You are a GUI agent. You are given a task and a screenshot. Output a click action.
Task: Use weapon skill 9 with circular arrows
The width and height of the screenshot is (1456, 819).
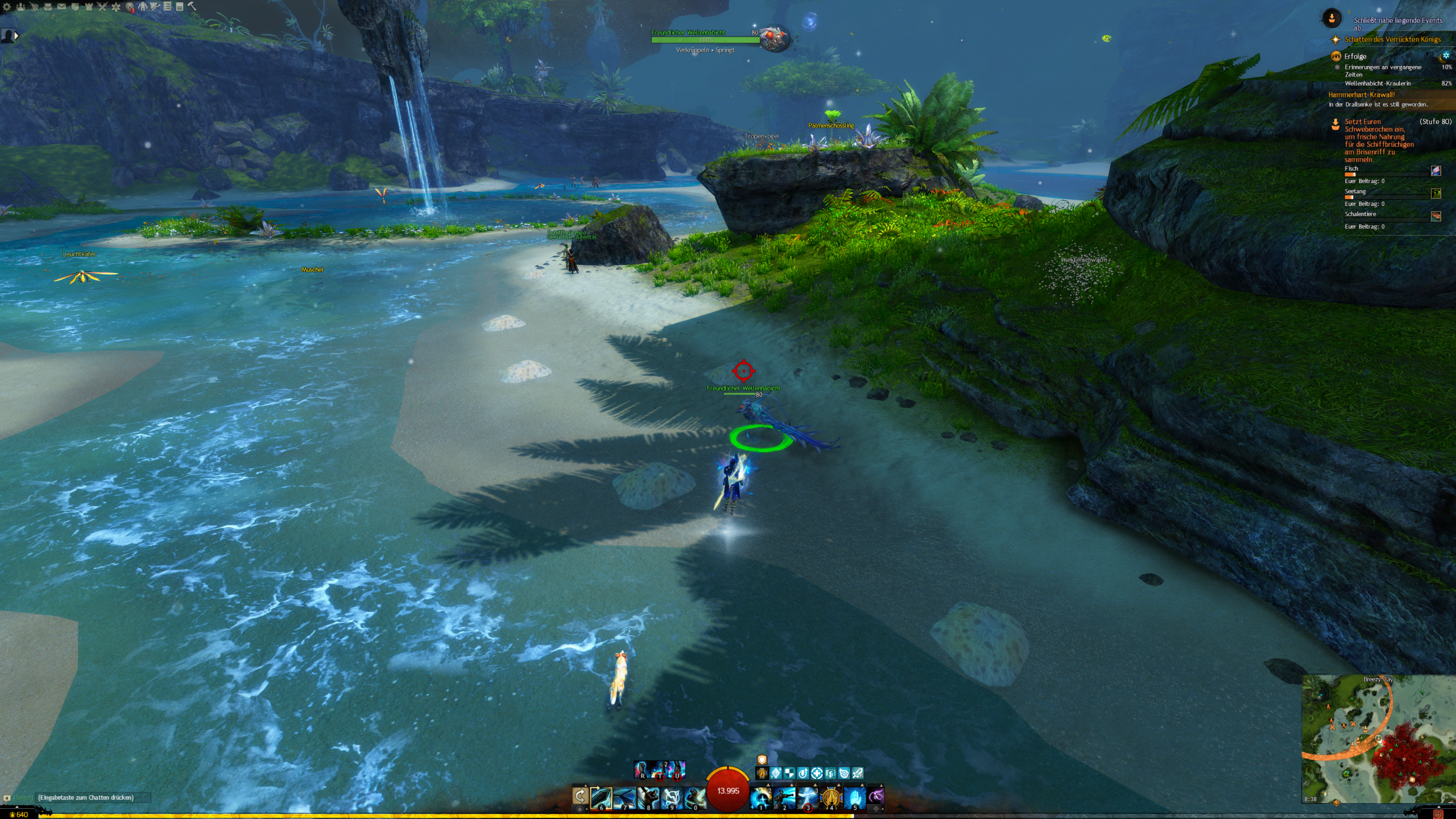point(671,797)
